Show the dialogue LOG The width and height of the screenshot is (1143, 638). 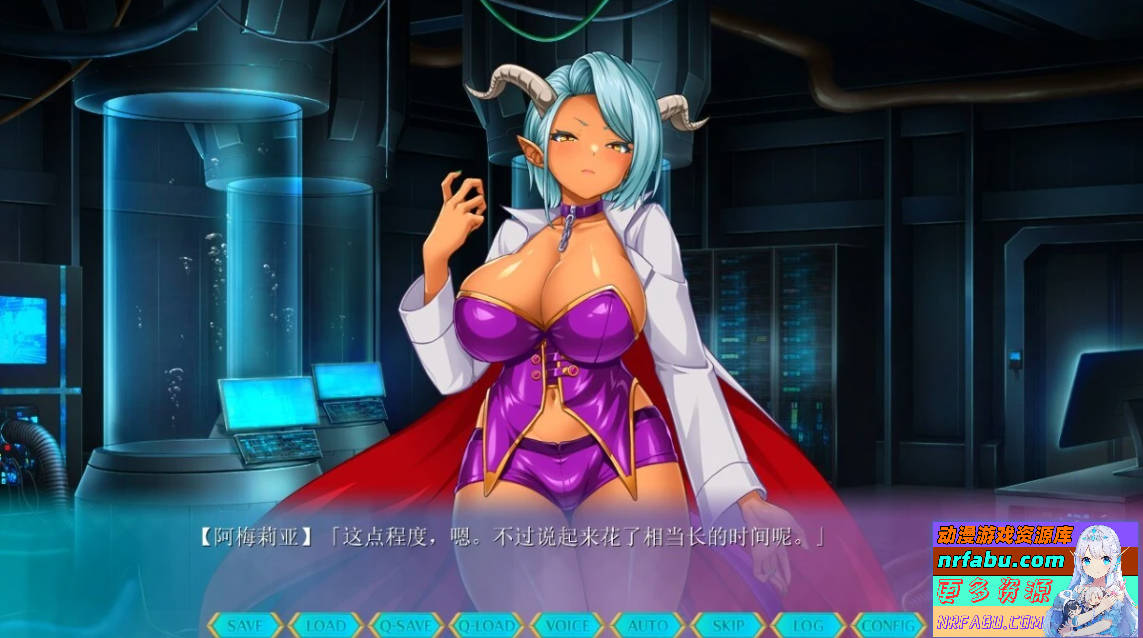[808, 626]
